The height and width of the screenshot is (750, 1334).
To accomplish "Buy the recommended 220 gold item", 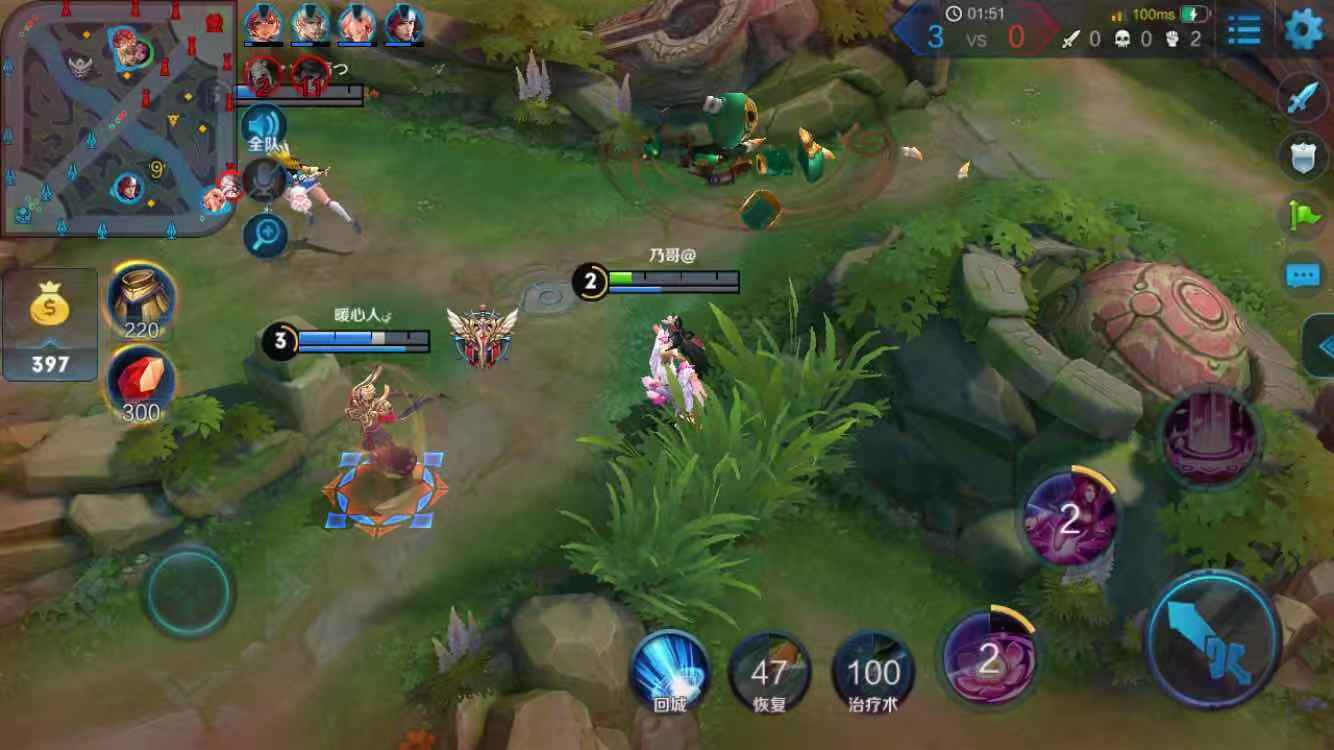I will (142, 298).
